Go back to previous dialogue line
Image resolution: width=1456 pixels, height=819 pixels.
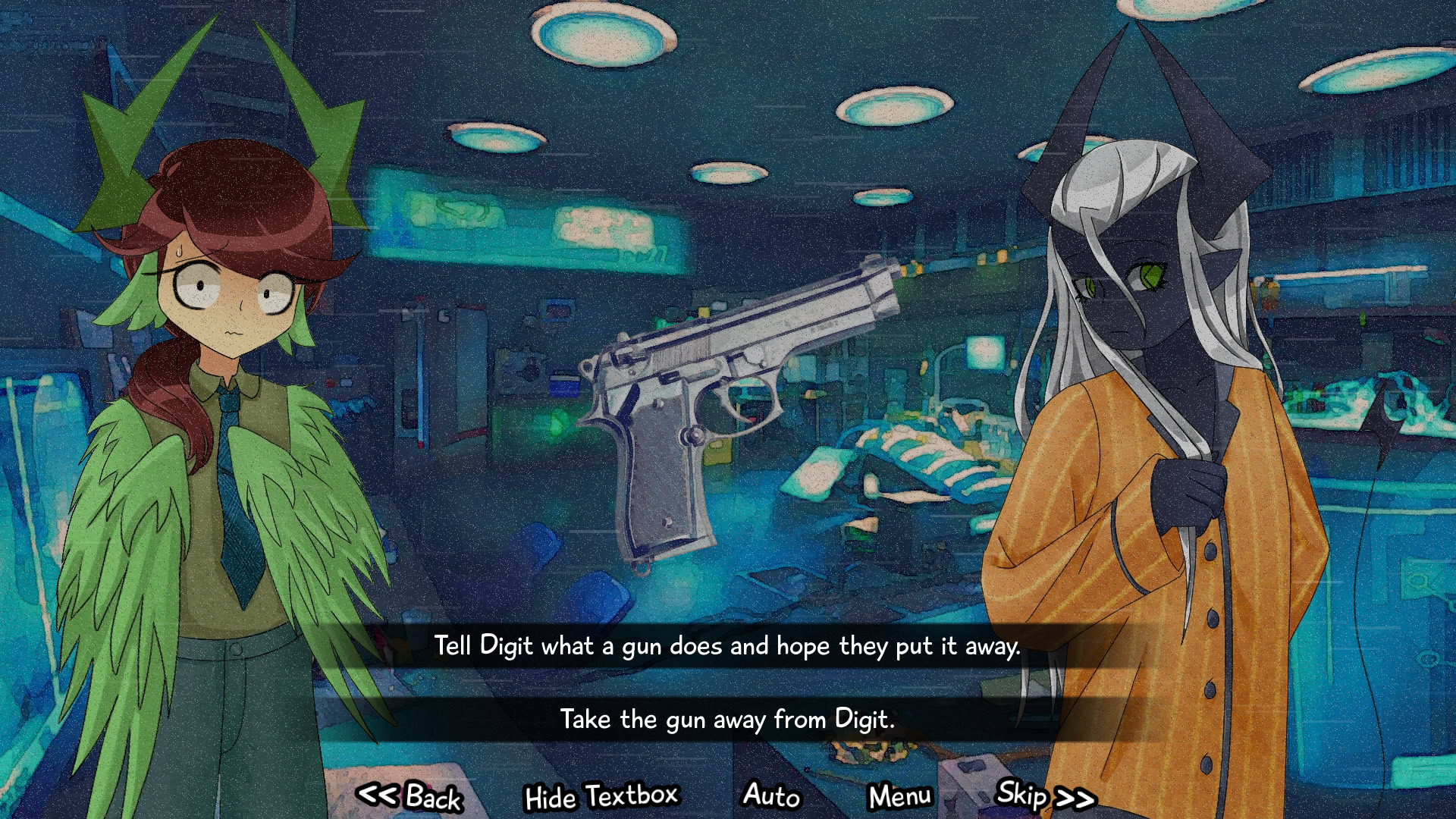pos(410,797)
